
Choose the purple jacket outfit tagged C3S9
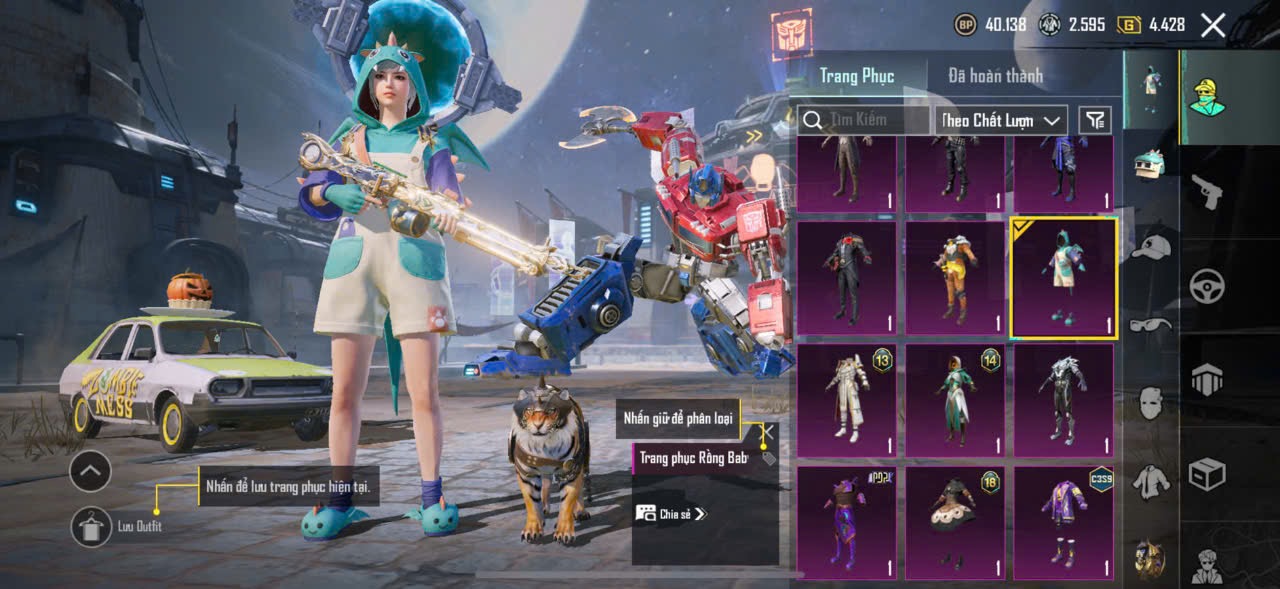(x=1063, y=522)
